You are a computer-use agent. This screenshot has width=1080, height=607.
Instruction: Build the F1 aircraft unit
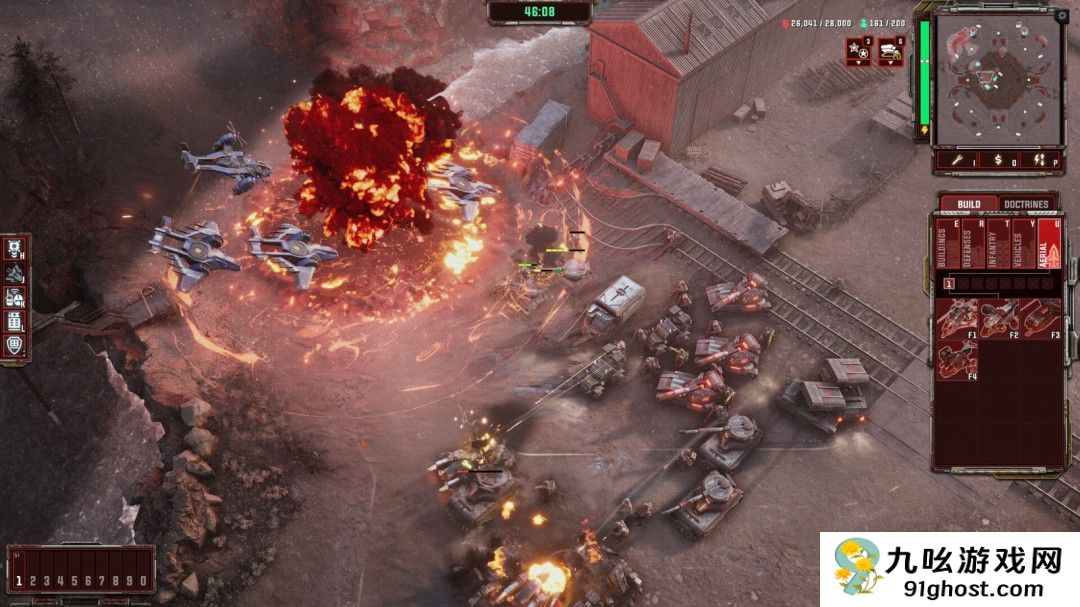tap(958, 318)
